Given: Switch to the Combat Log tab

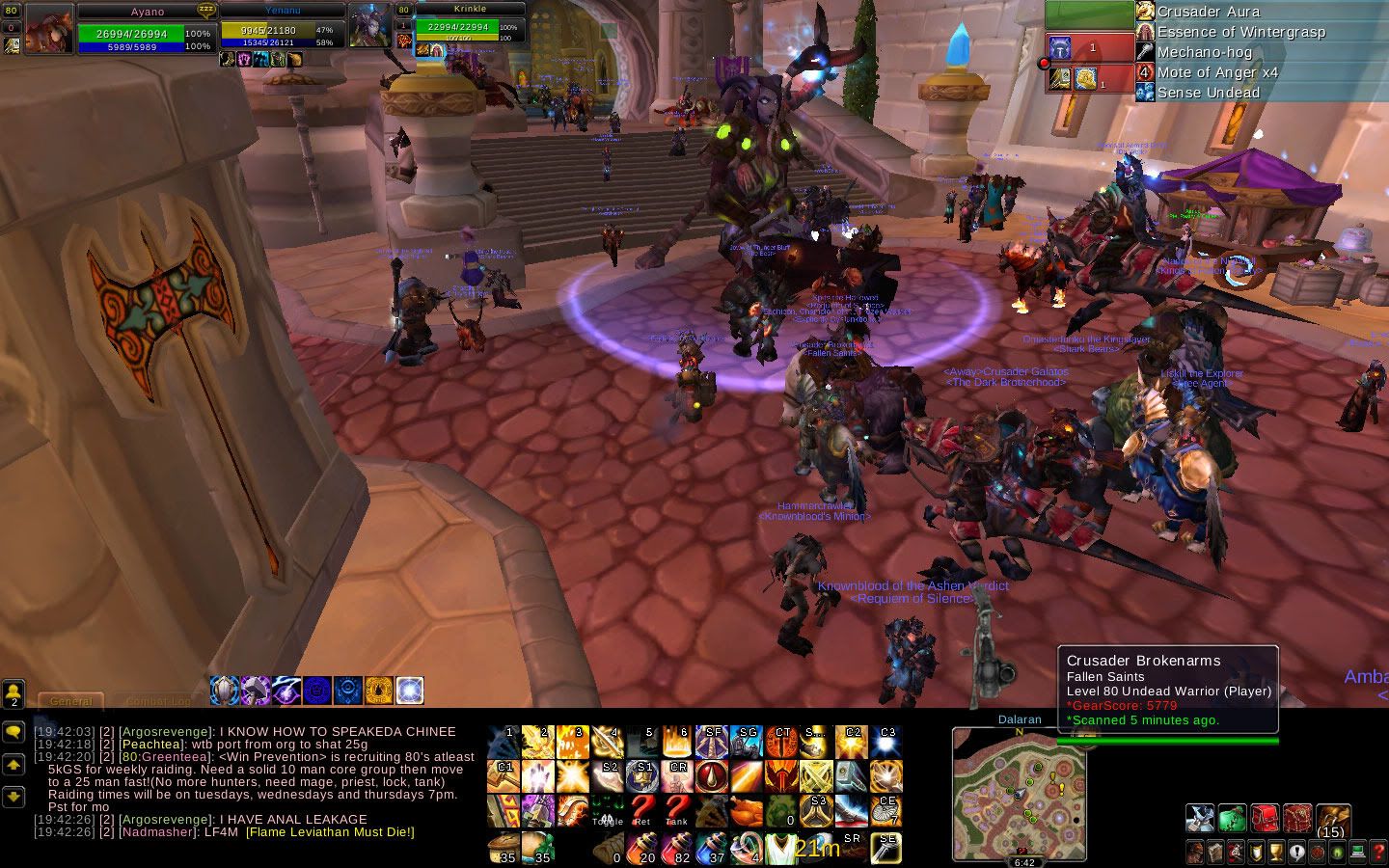Looking at the screenshot, I should (x=157, y=701).
